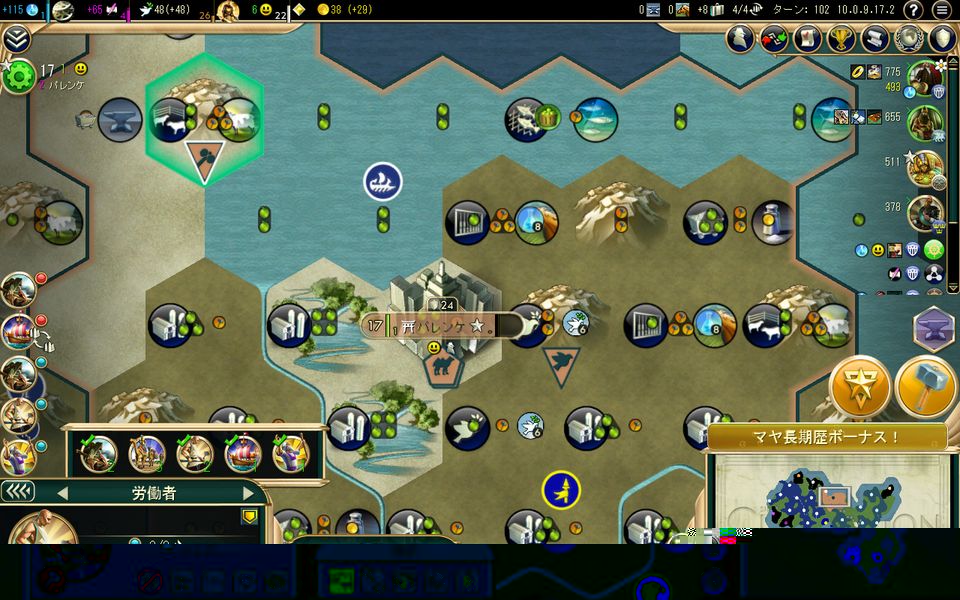Expand the top-left chevron dropdown button
Image resolution: width=960 pixels, height=600 pixels.
15,38
